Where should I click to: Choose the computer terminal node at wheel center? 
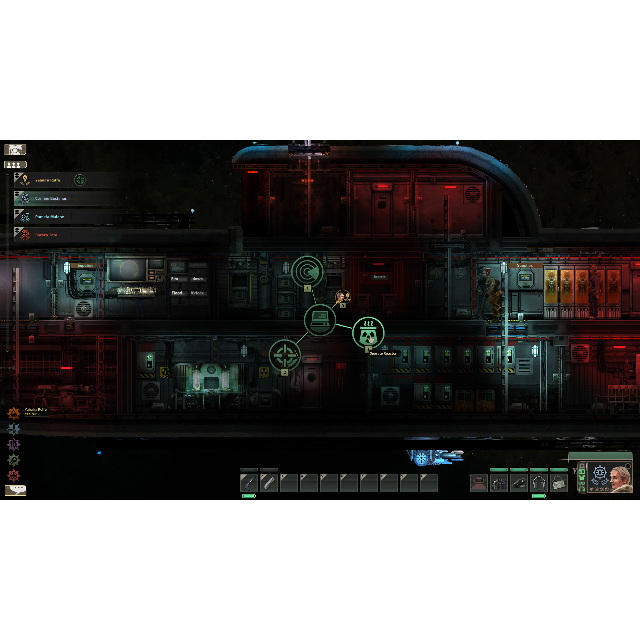pos(320,321)
